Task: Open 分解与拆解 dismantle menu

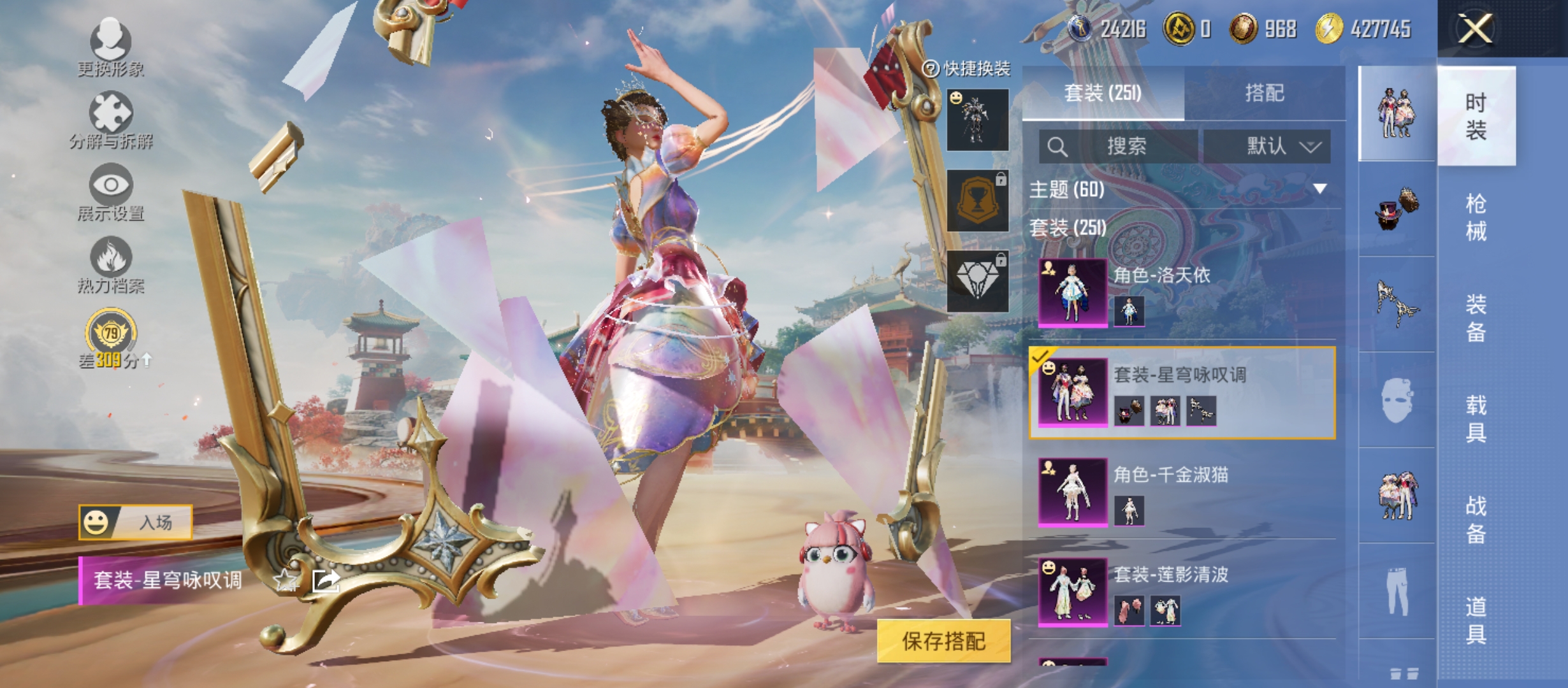Action: point(111,120)
